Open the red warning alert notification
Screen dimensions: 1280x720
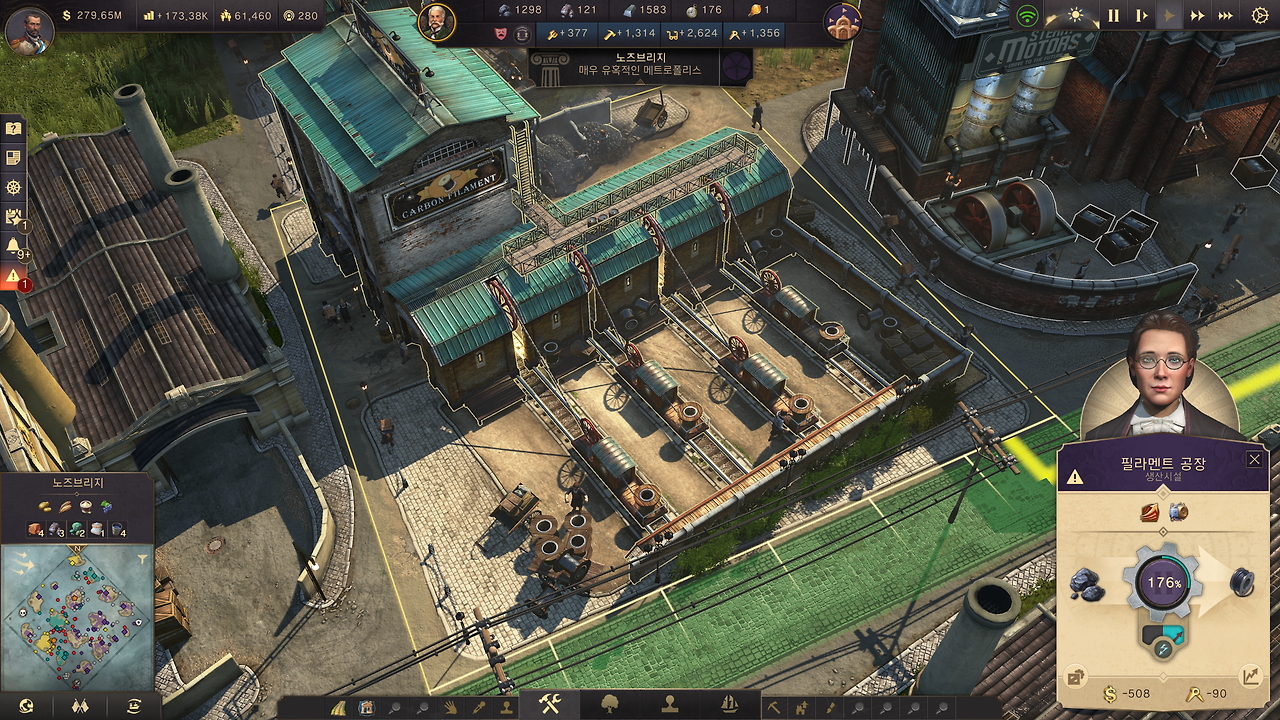point(13,276)
